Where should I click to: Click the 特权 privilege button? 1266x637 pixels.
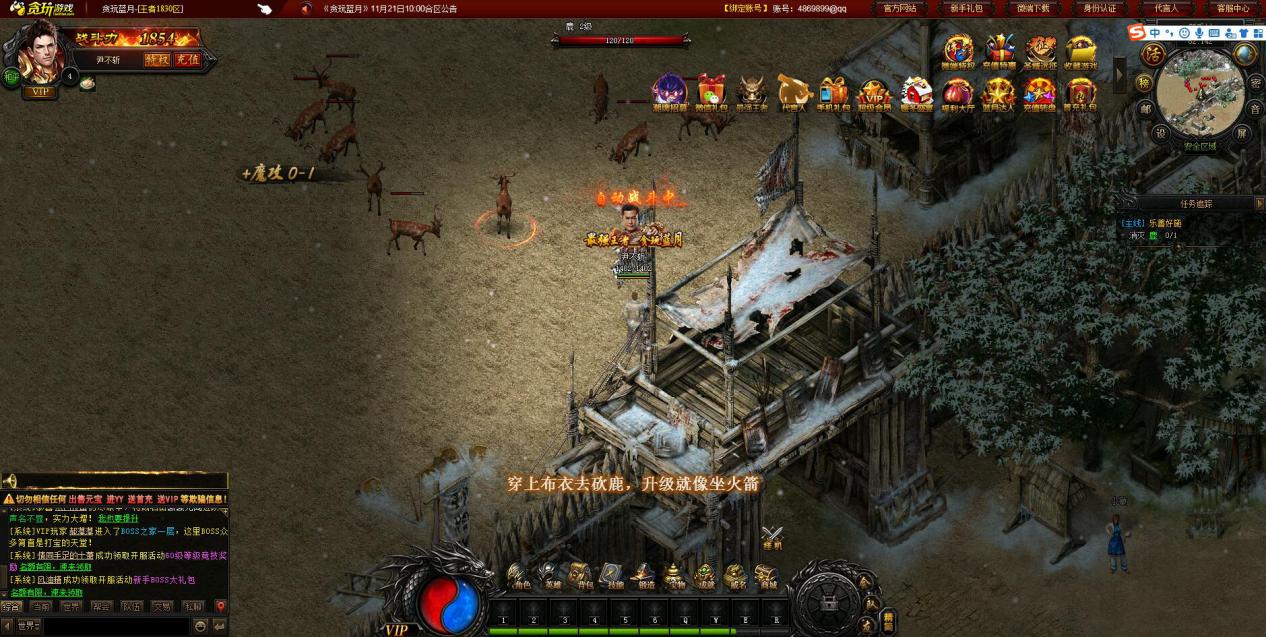(x=157, y=59)
